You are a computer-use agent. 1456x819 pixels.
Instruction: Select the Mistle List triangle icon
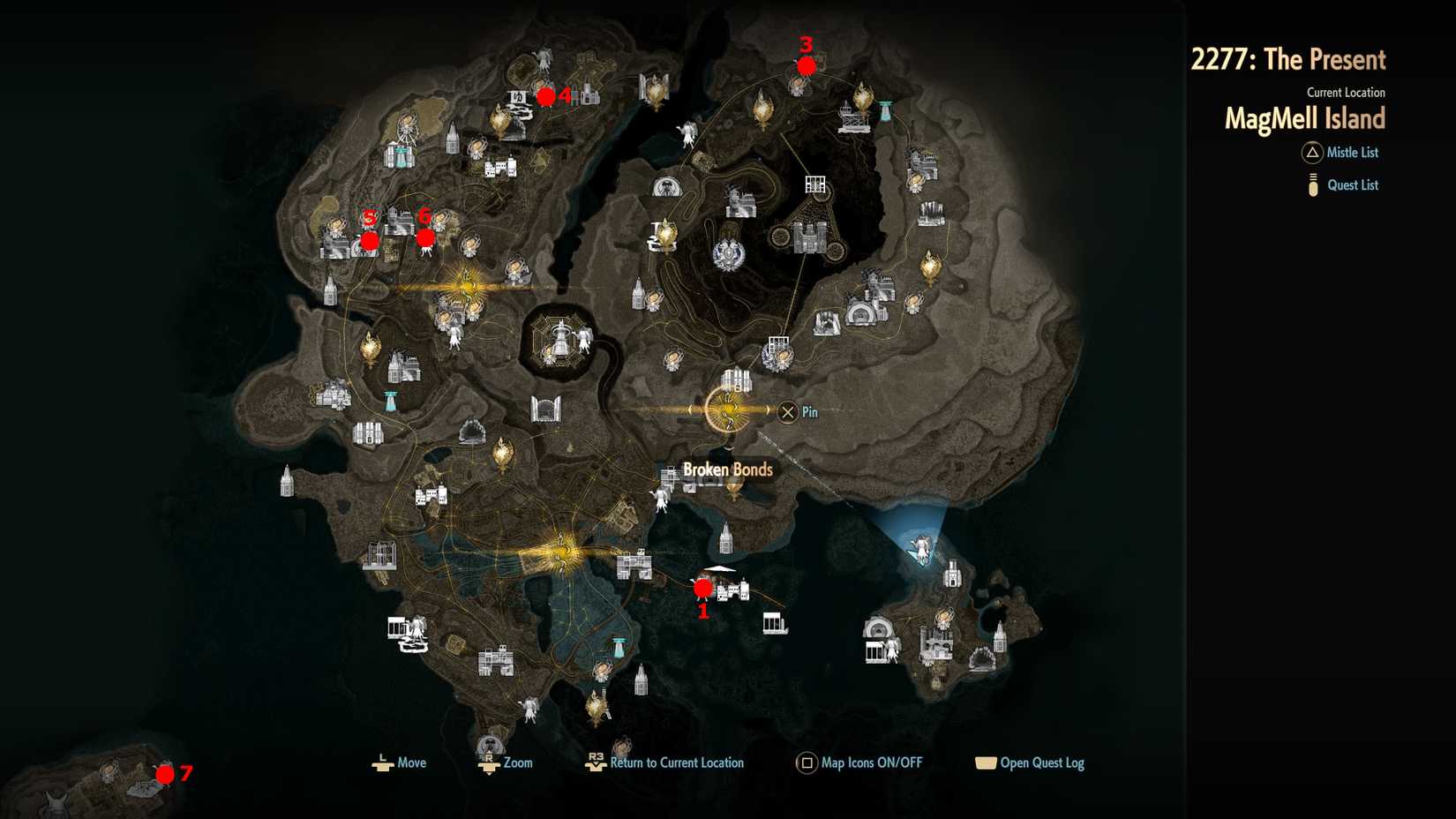coord(1311,153)
